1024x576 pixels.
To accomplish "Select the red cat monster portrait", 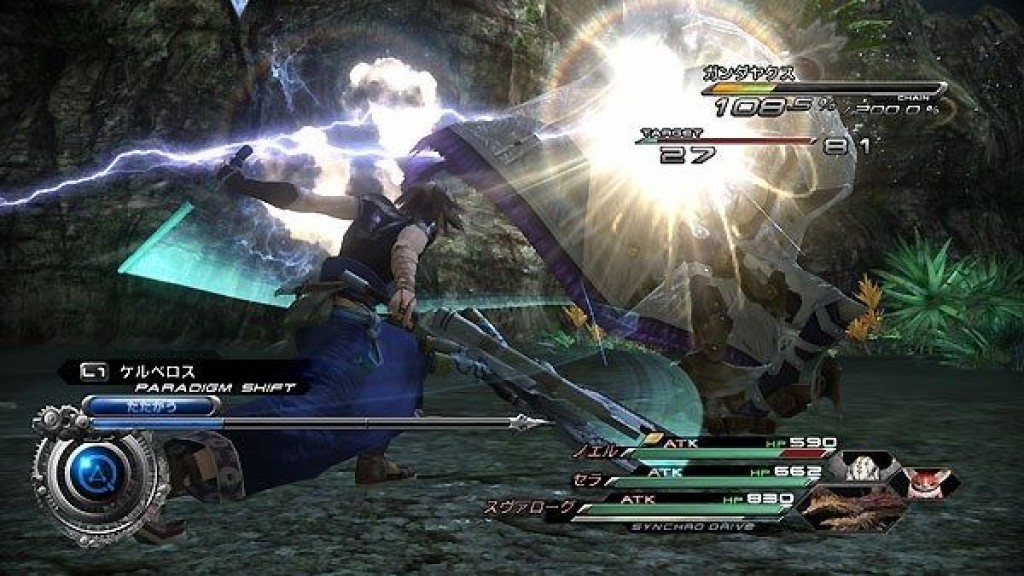I will point(923,483).
